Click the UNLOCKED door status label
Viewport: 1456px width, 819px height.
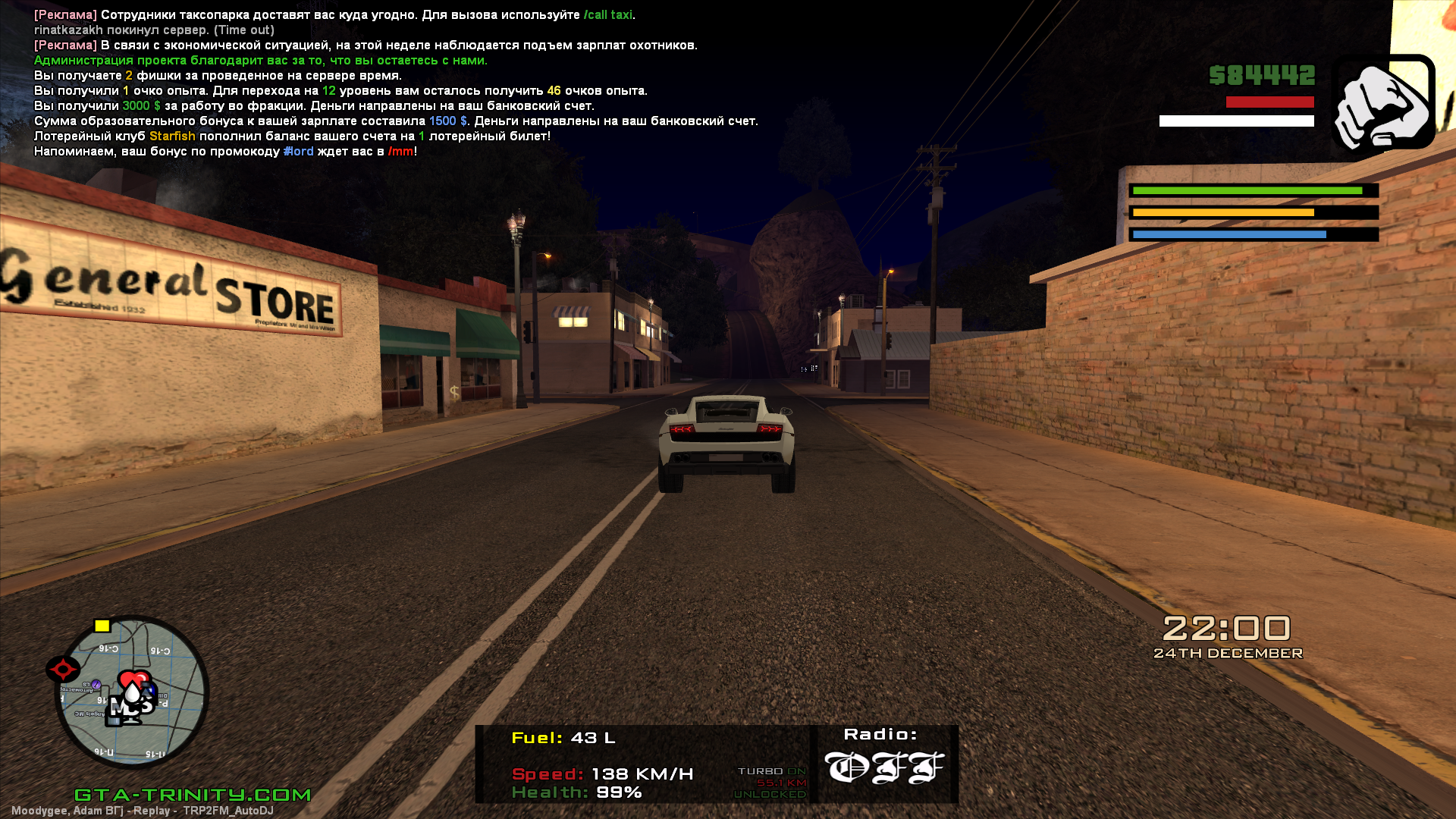770,794
